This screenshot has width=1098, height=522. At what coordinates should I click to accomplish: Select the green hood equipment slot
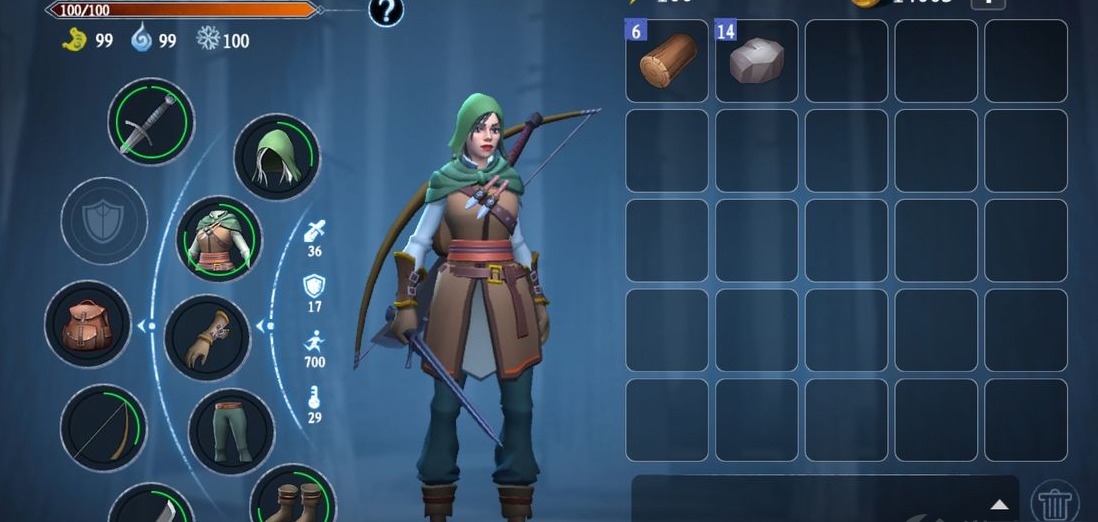point(276,157)
